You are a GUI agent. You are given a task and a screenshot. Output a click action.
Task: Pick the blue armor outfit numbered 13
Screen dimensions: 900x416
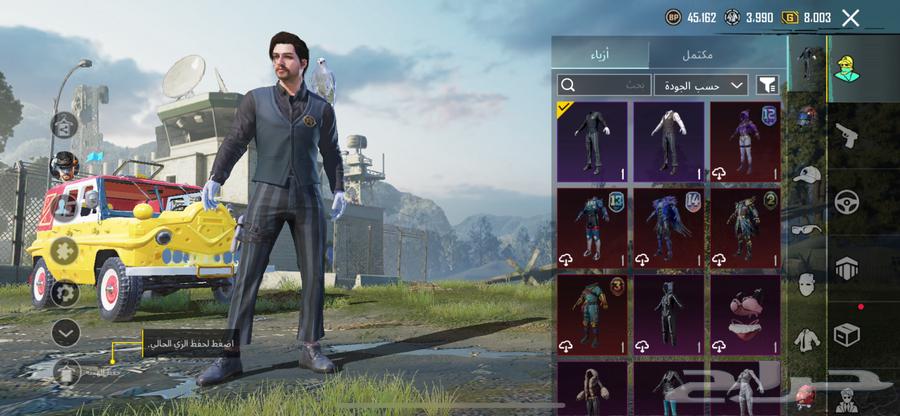pyautogui.click(x=592, y=229)
